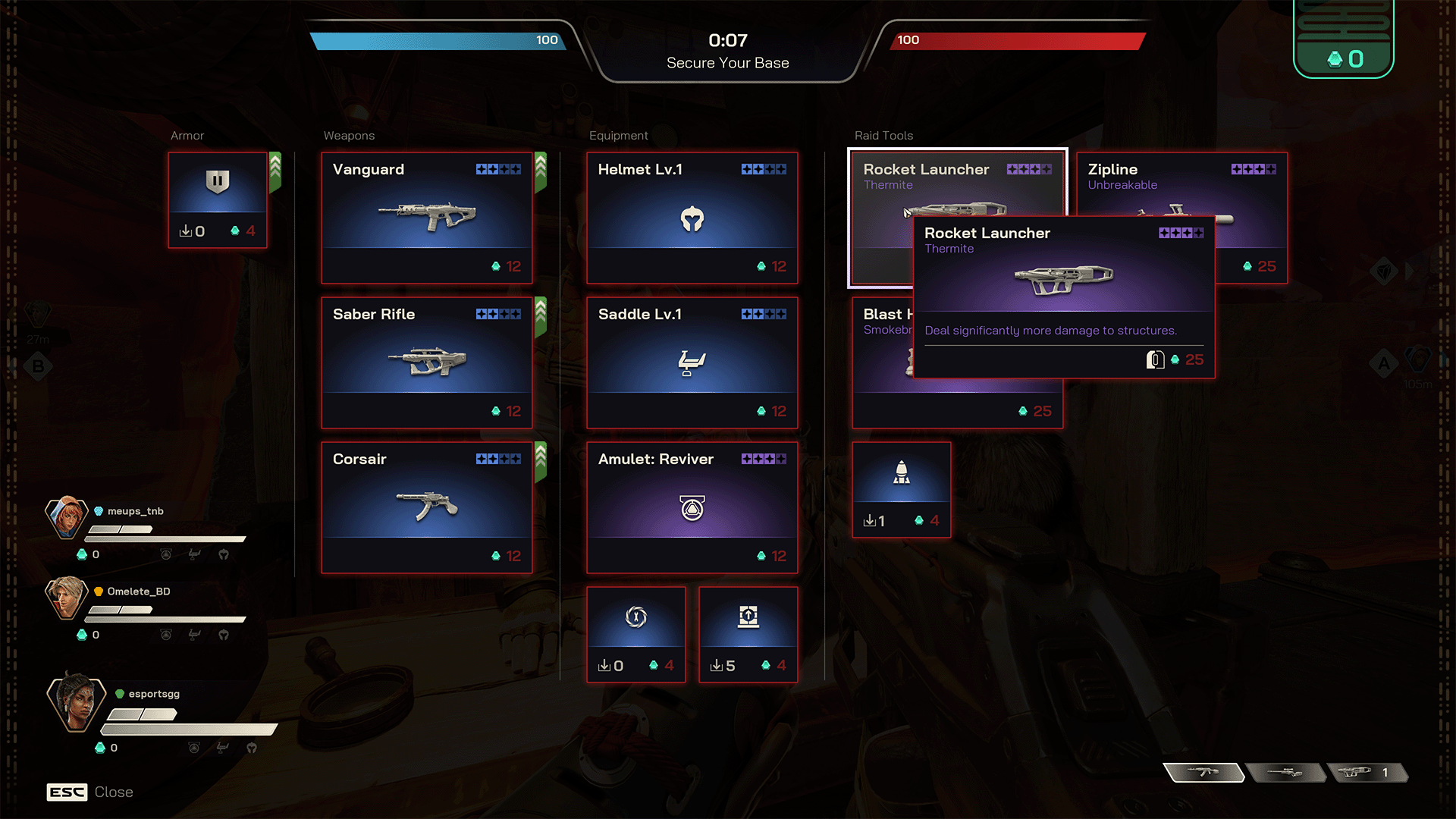This screenshot has width=1456, height=819.
Task: Select the first weapon hotbar slot
Action: [1203, 773]
